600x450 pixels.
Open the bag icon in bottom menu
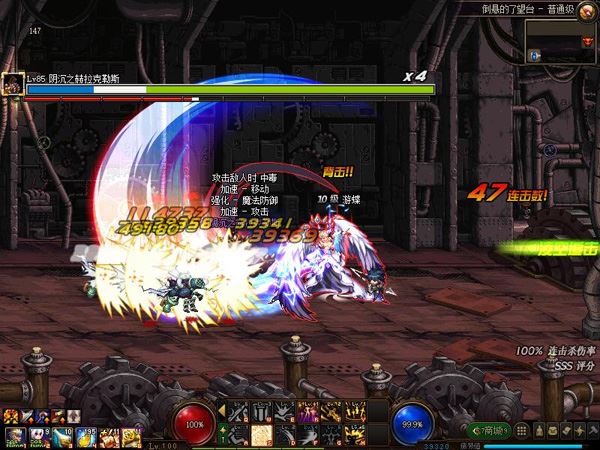(537, 430)
